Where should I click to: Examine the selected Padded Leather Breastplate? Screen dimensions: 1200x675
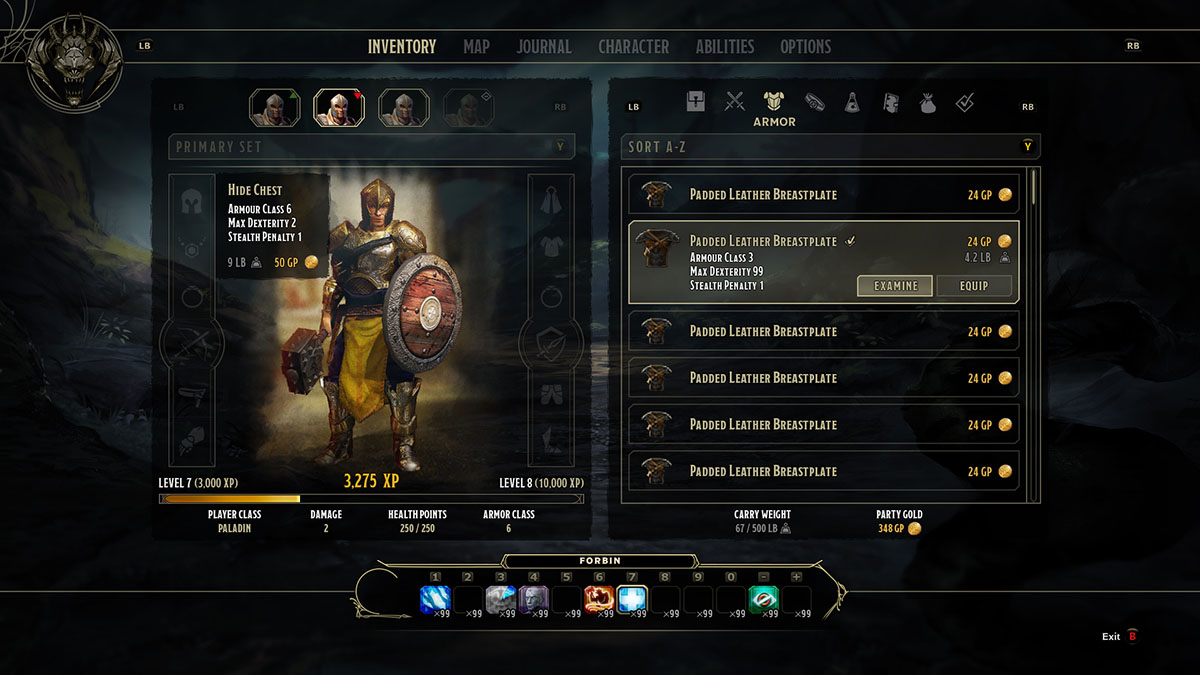895,286
